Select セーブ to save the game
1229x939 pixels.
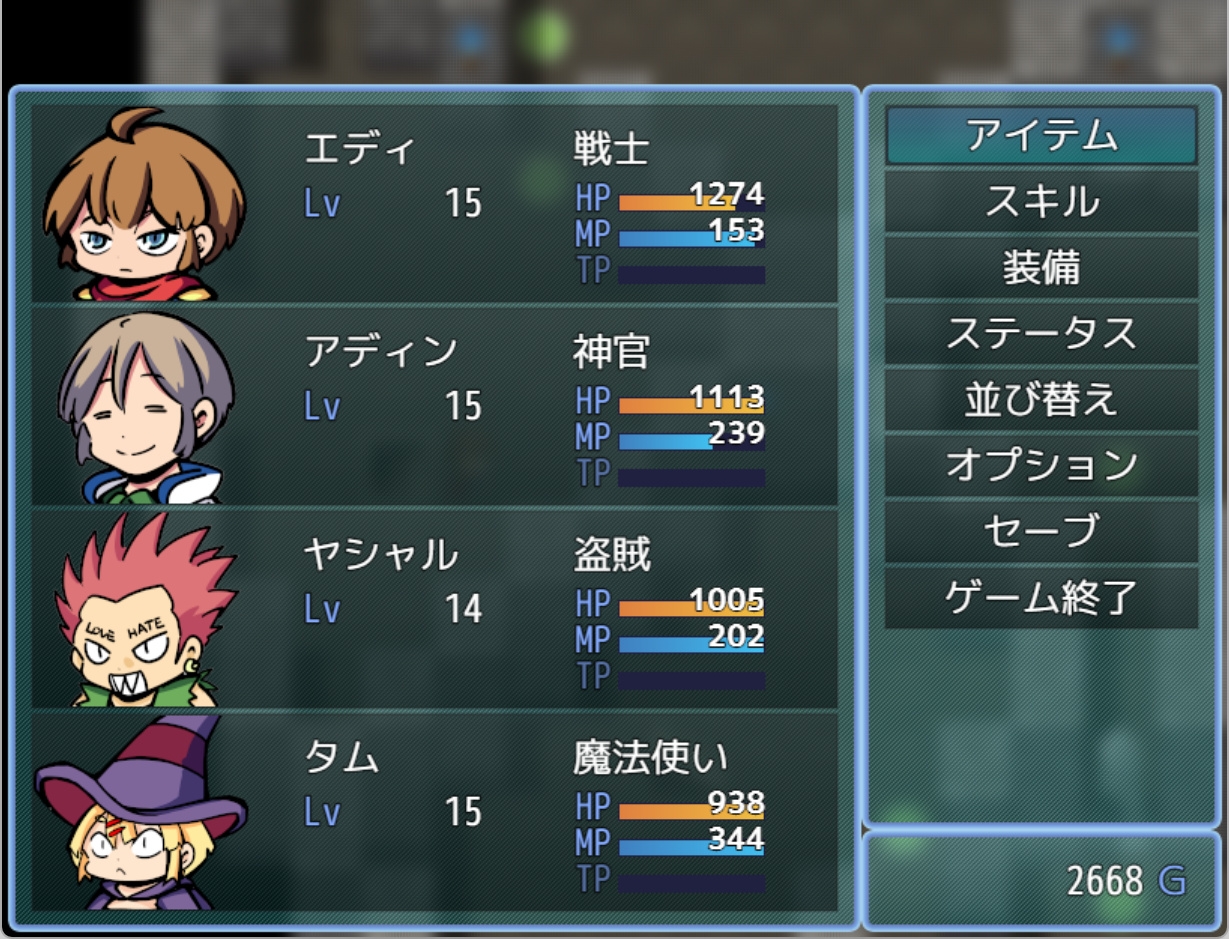1041,532
